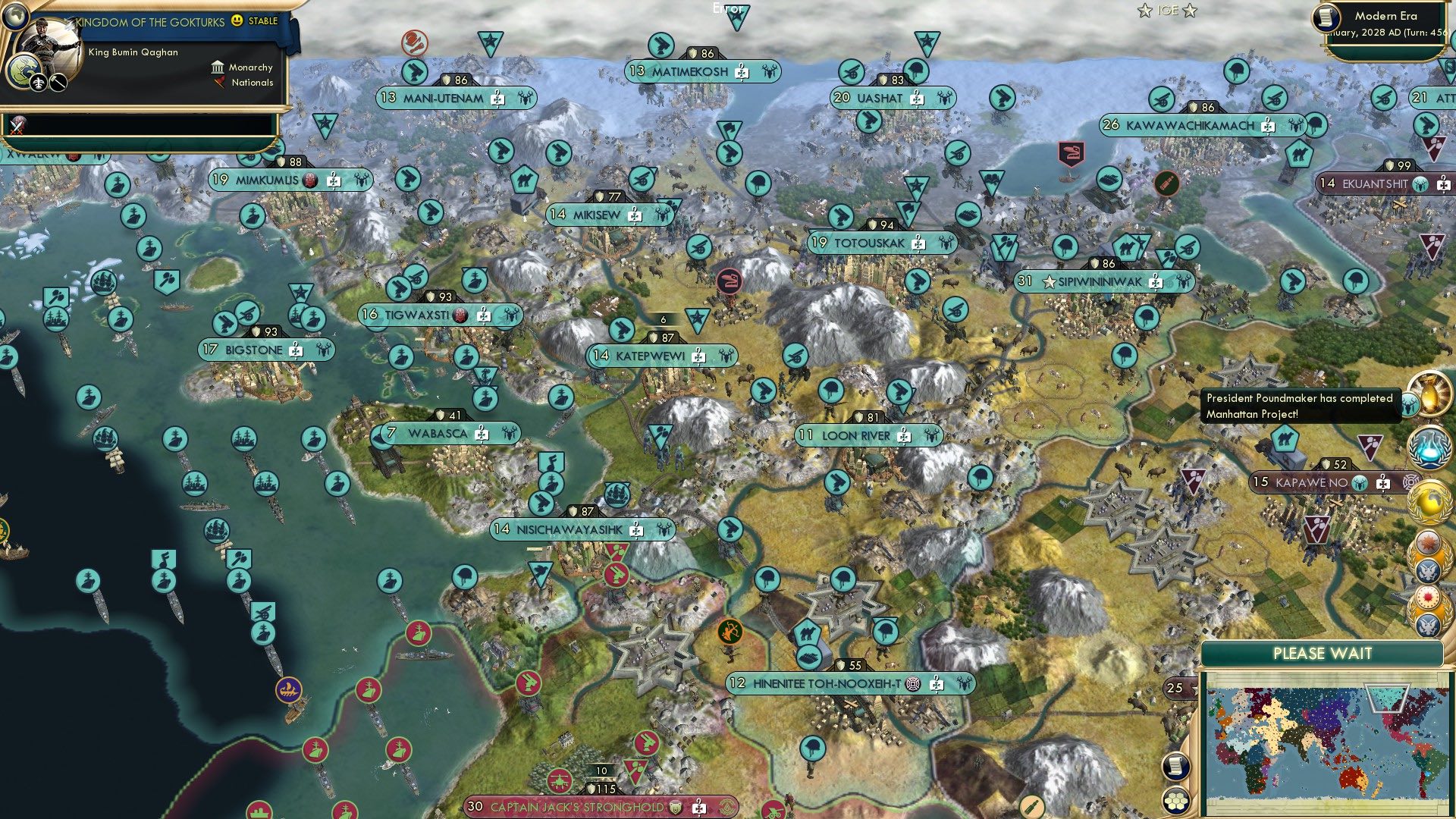Open the golden globe notification
This screenshot has height=819, width=1456.
(x=1429, y=501)
